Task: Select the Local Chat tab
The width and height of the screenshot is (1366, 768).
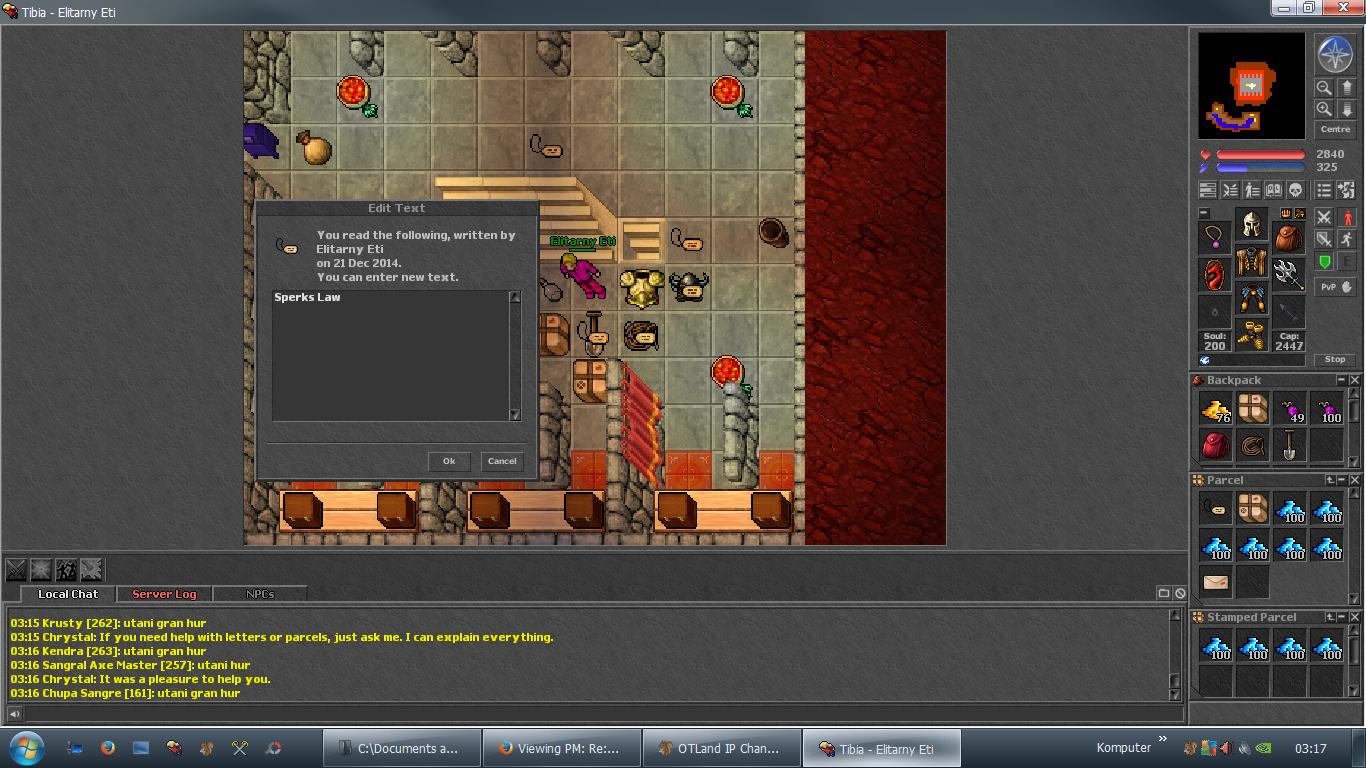Action: (x=68, y=594)
